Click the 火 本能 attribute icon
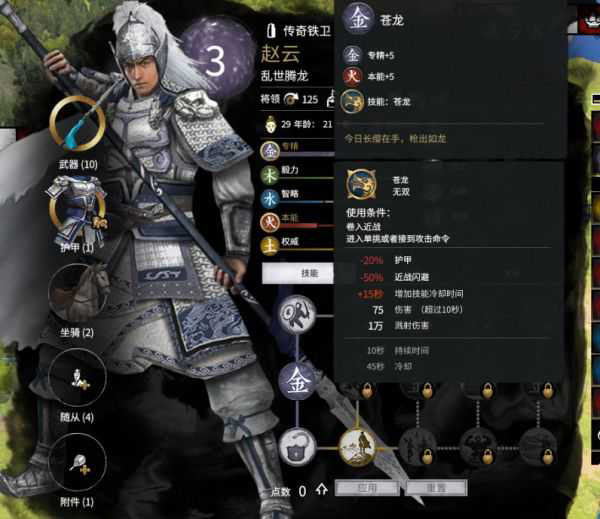600x519 pixels. [x=270, y=220]
